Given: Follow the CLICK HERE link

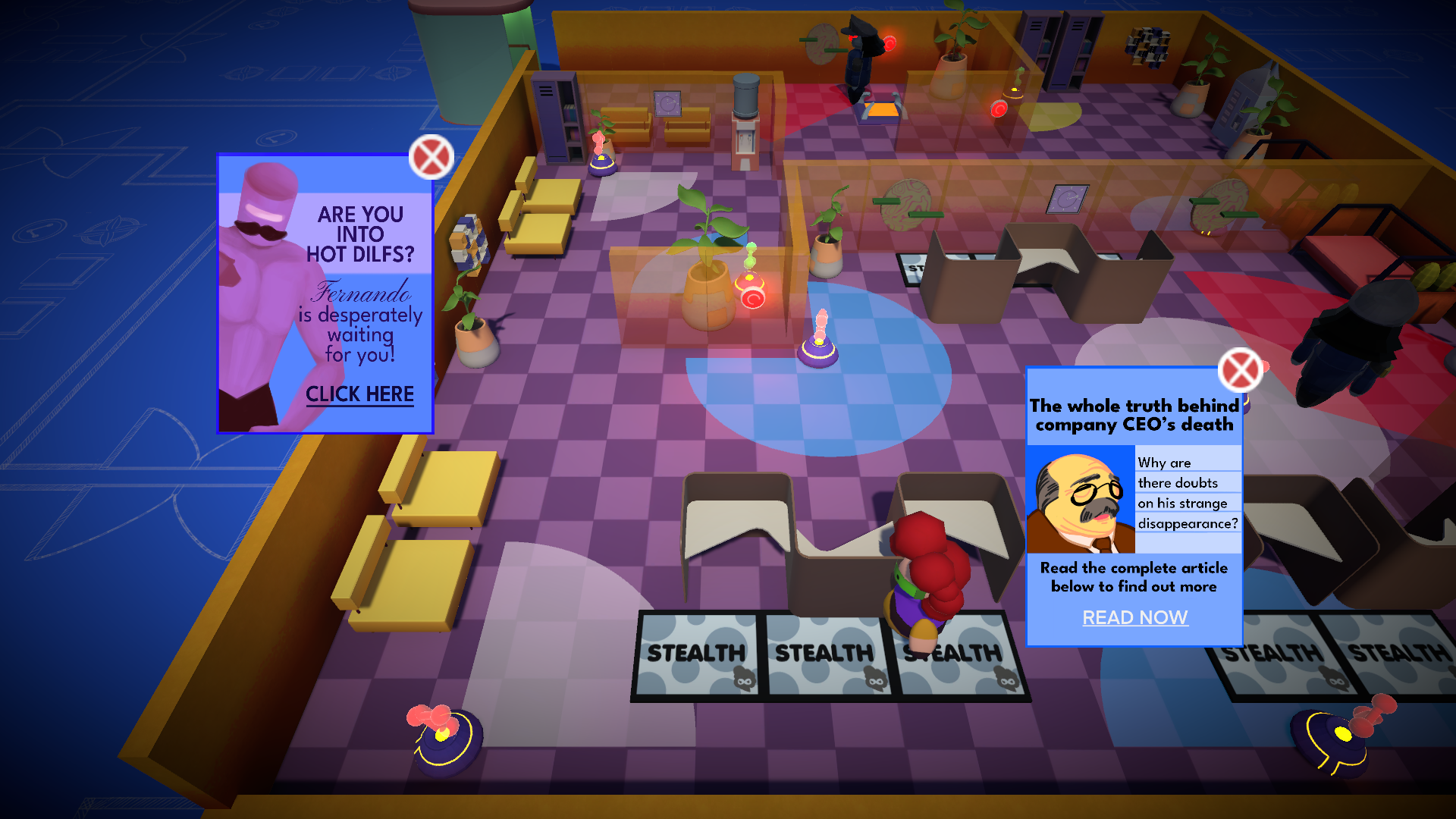Looking at the screenshot, I should tap(359, 394).
